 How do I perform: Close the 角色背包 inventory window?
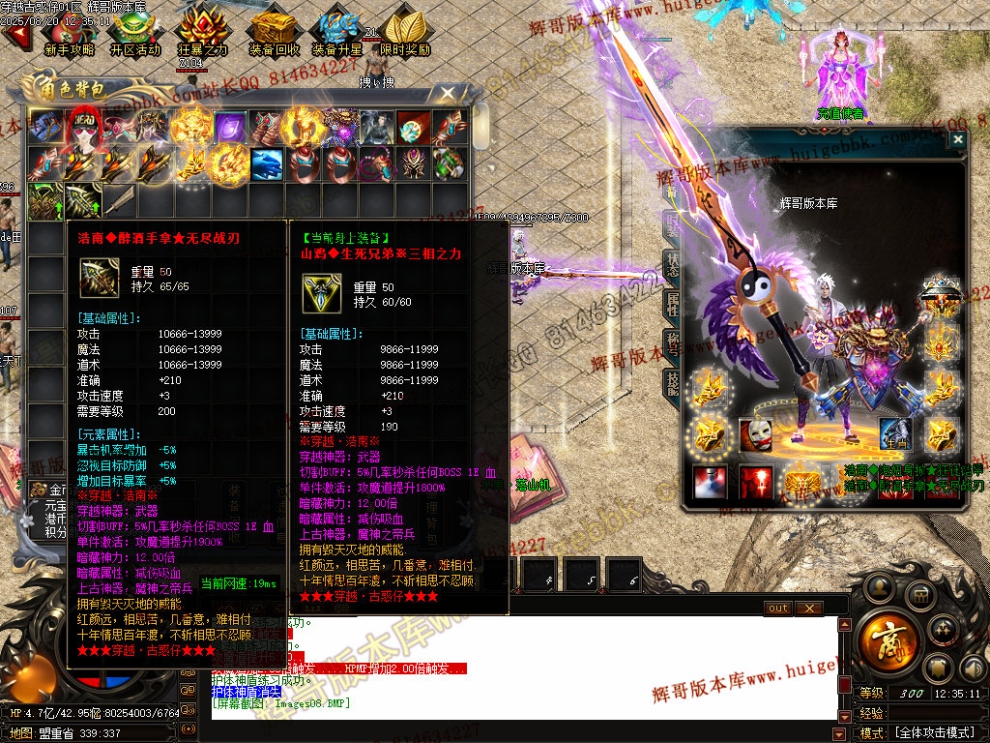click(446, 92)
